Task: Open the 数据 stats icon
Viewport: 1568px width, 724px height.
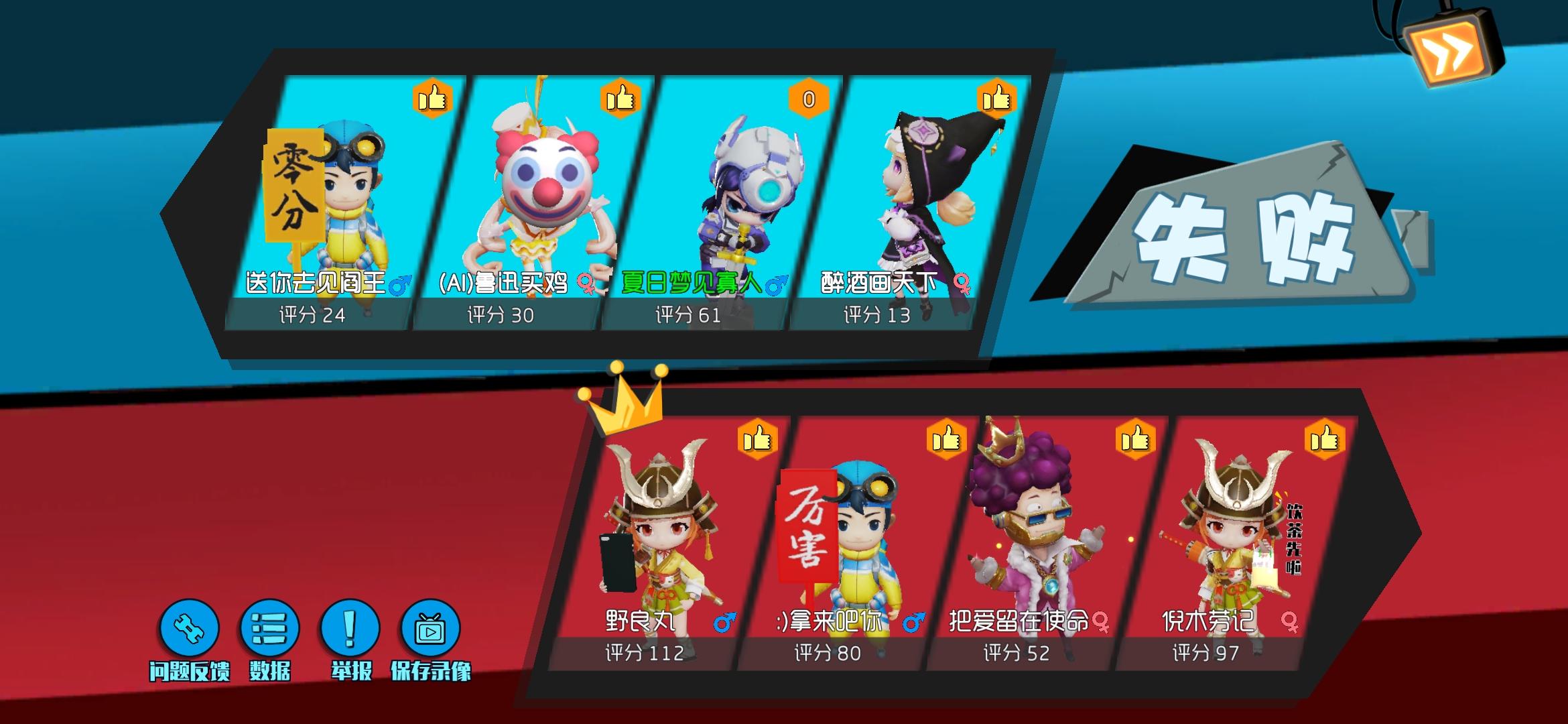Action: coord(269,629)
